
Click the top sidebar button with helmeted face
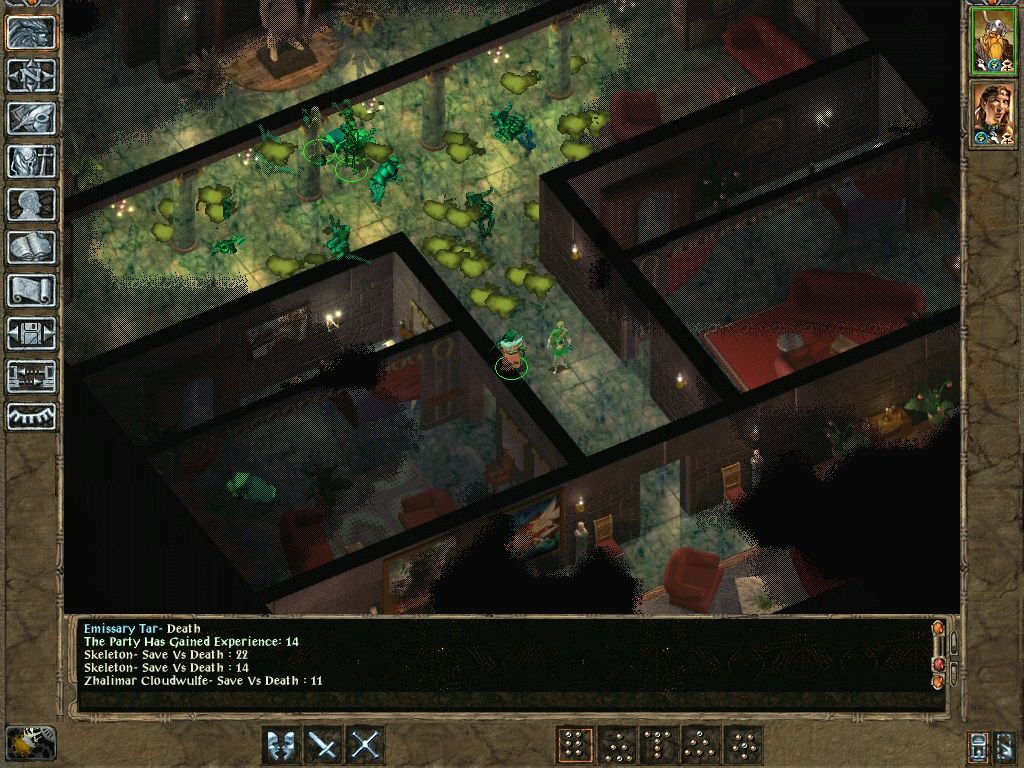(x=31, y=32)
